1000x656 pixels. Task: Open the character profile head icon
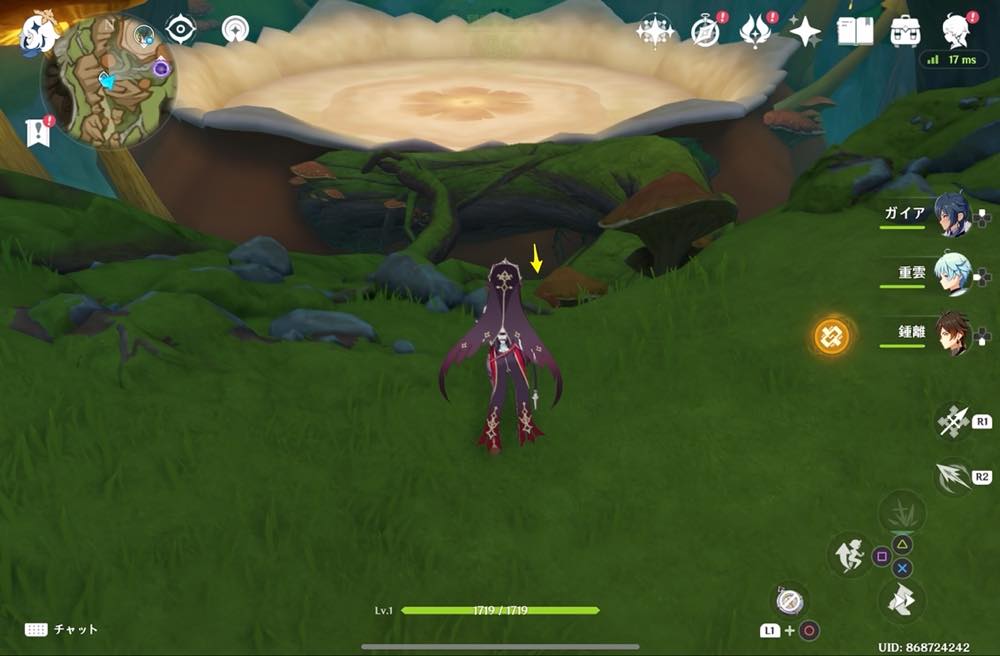tap(957, 31)
